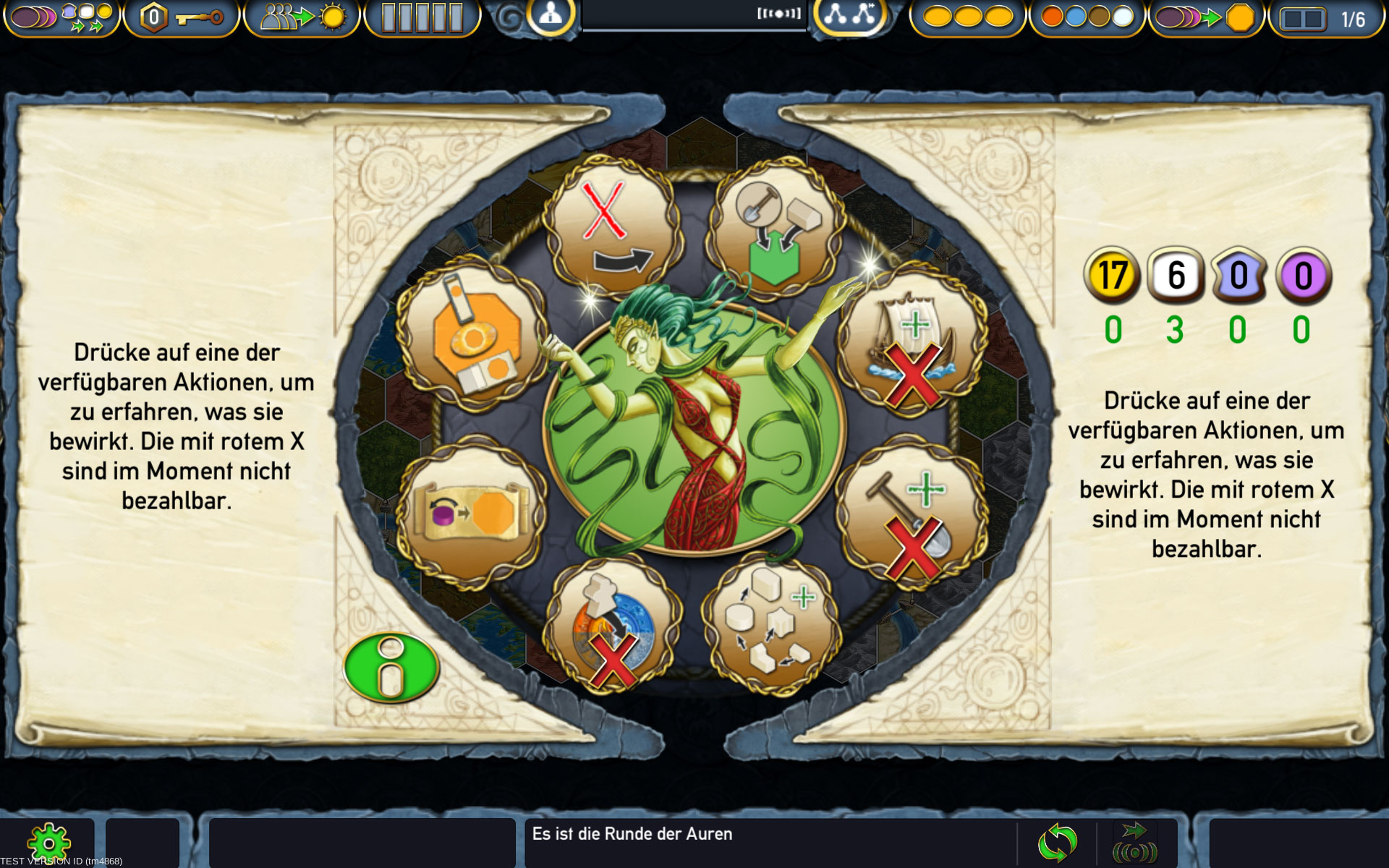Click the green arrow and waves icon
Viewport: 1389px width, 868px height.
coord(1134,843)
